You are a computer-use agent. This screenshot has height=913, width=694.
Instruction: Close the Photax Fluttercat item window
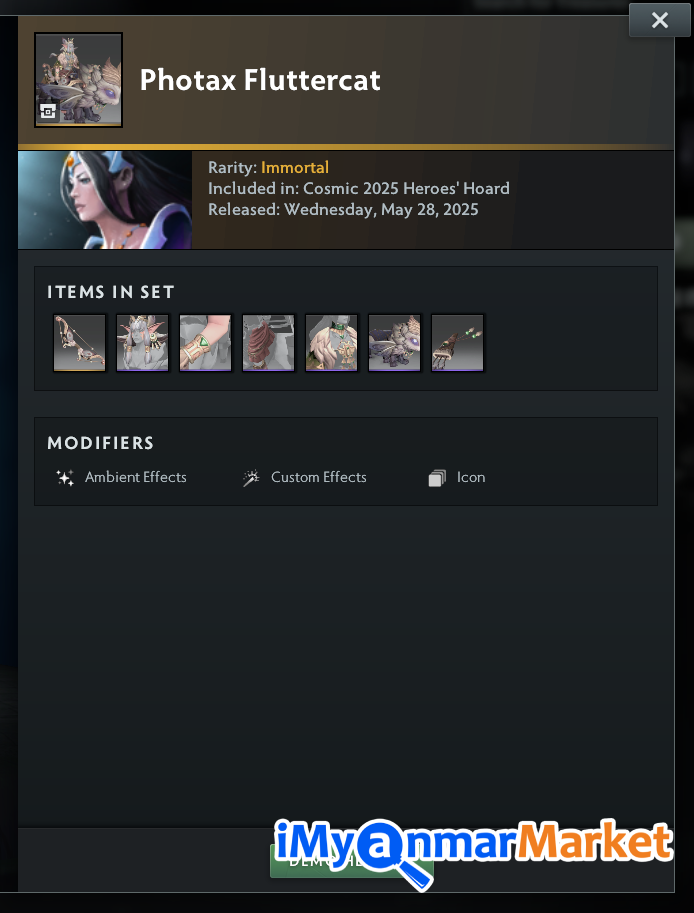tap(659, 20)
